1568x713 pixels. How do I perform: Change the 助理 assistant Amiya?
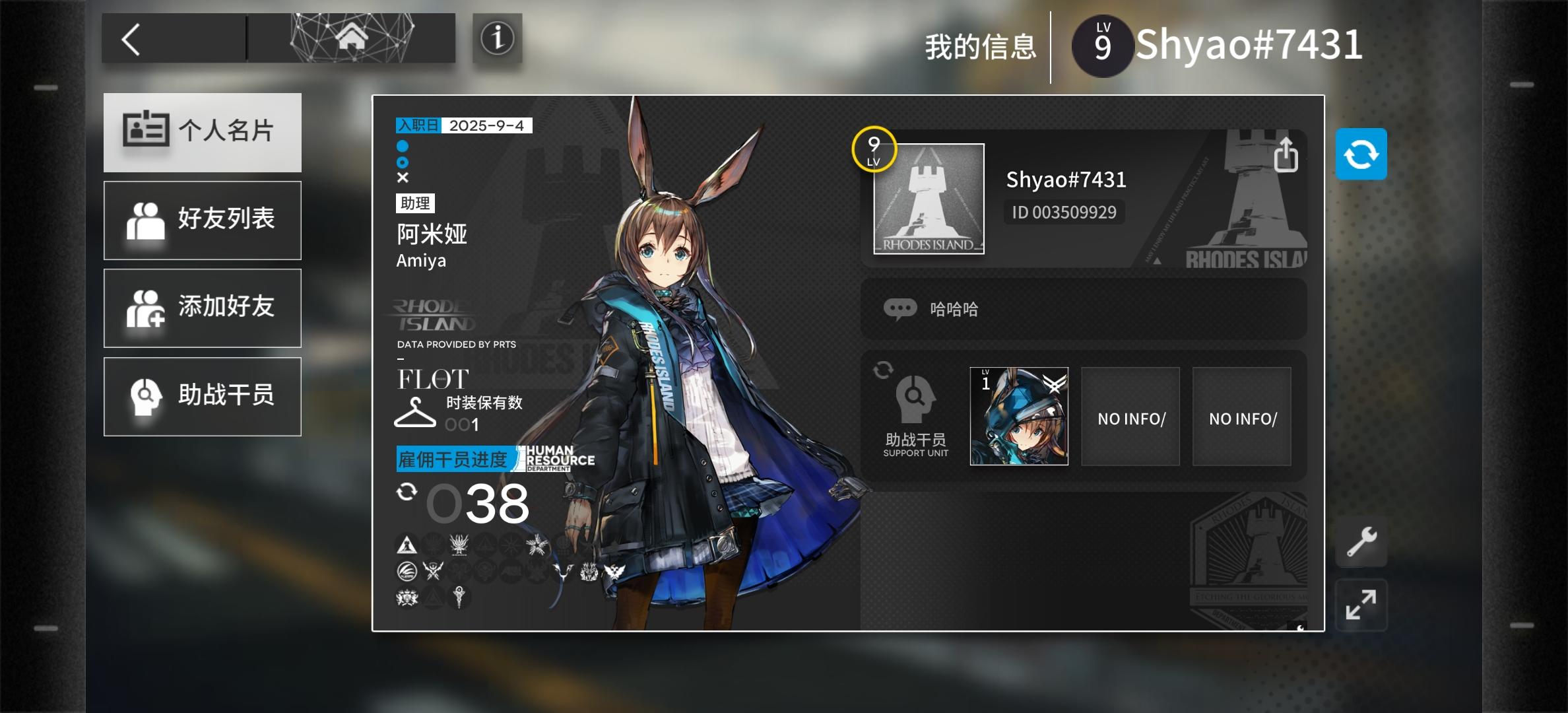click(x=432, y=234)
